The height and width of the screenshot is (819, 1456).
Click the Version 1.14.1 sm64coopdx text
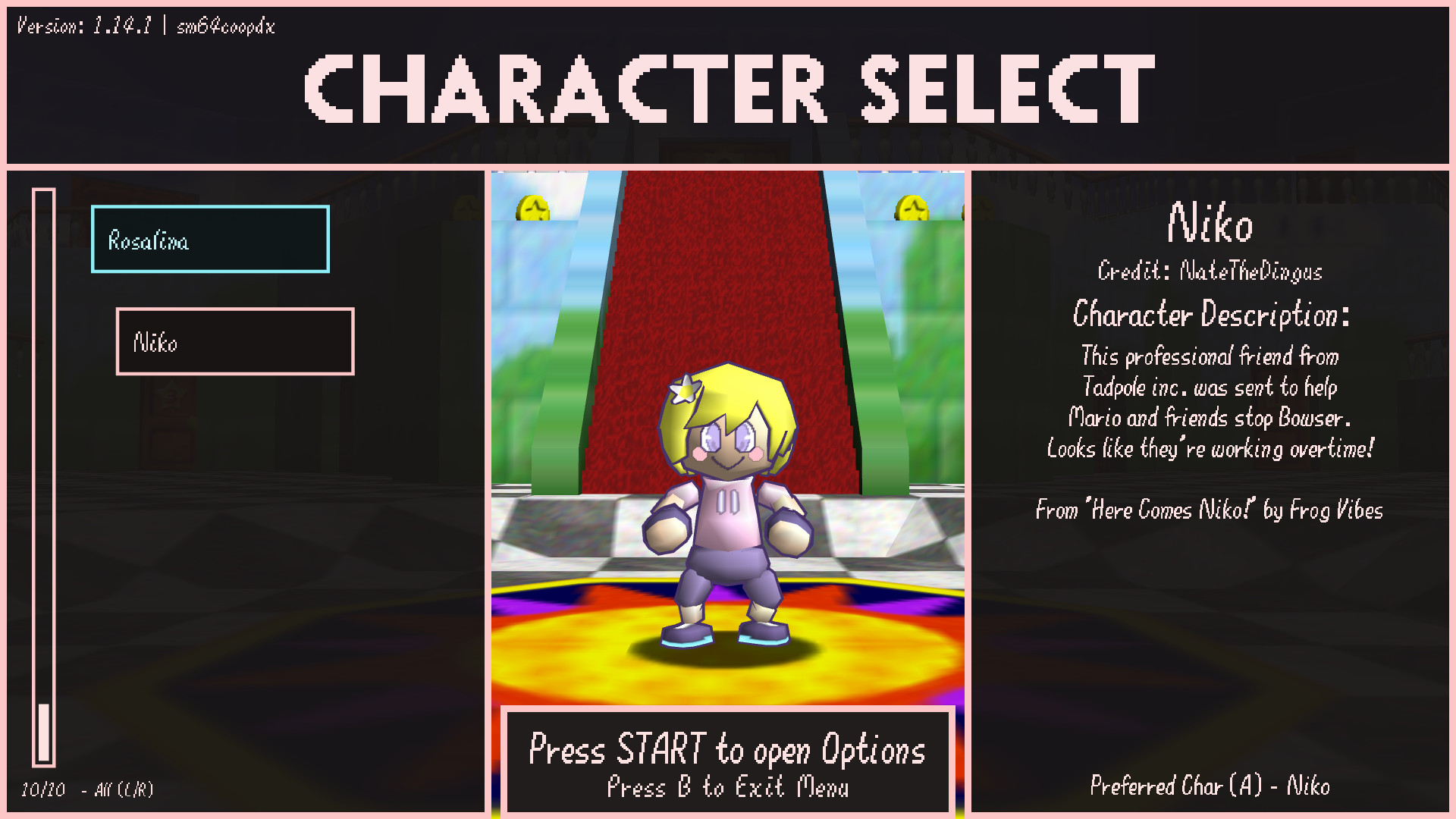tap(144, 27)
